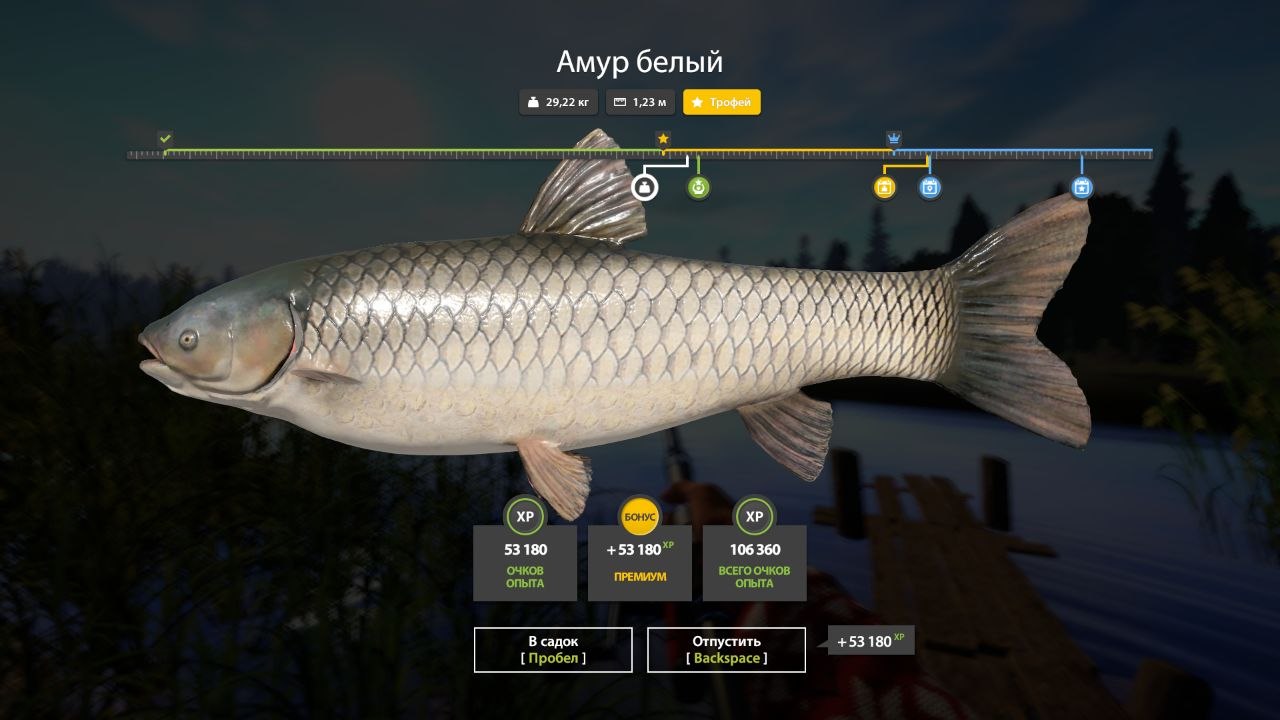Click the blue crown rare trophy marker
Image resolution: width=1280 pixels, height=720 pixels.
893,138
